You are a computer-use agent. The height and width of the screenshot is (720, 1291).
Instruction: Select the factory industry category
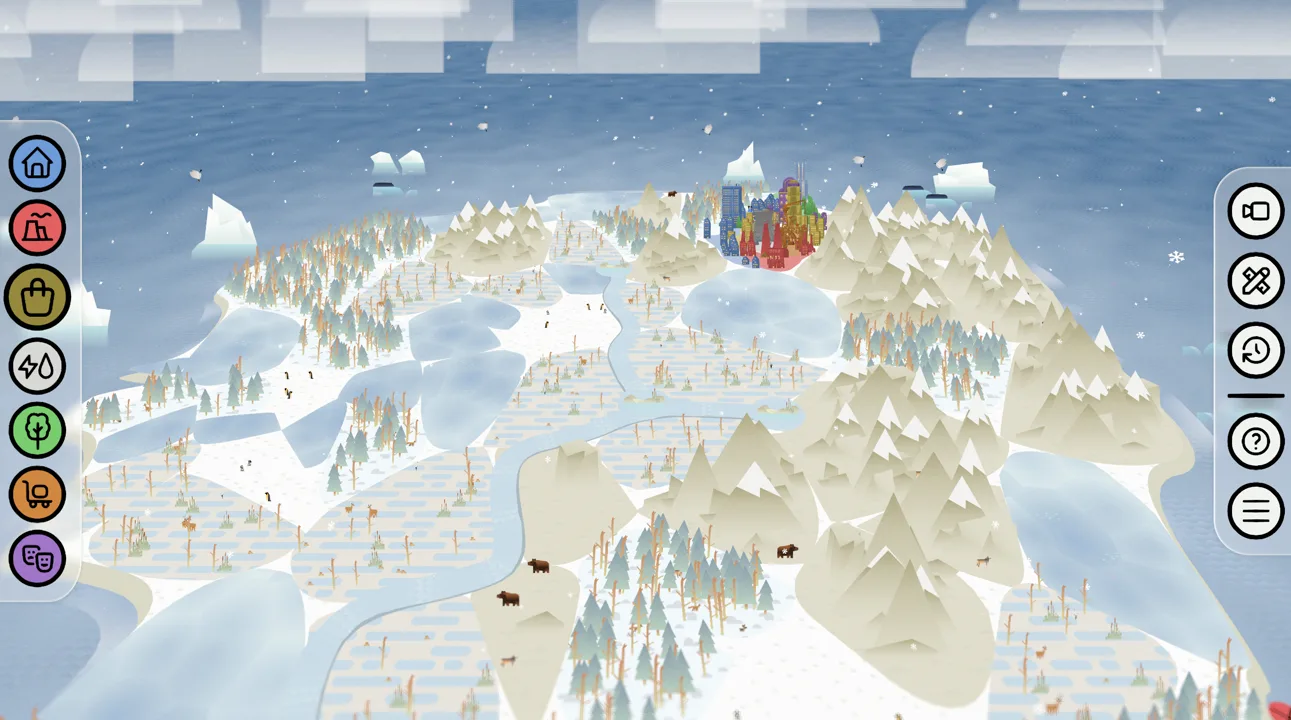(36, 228)
